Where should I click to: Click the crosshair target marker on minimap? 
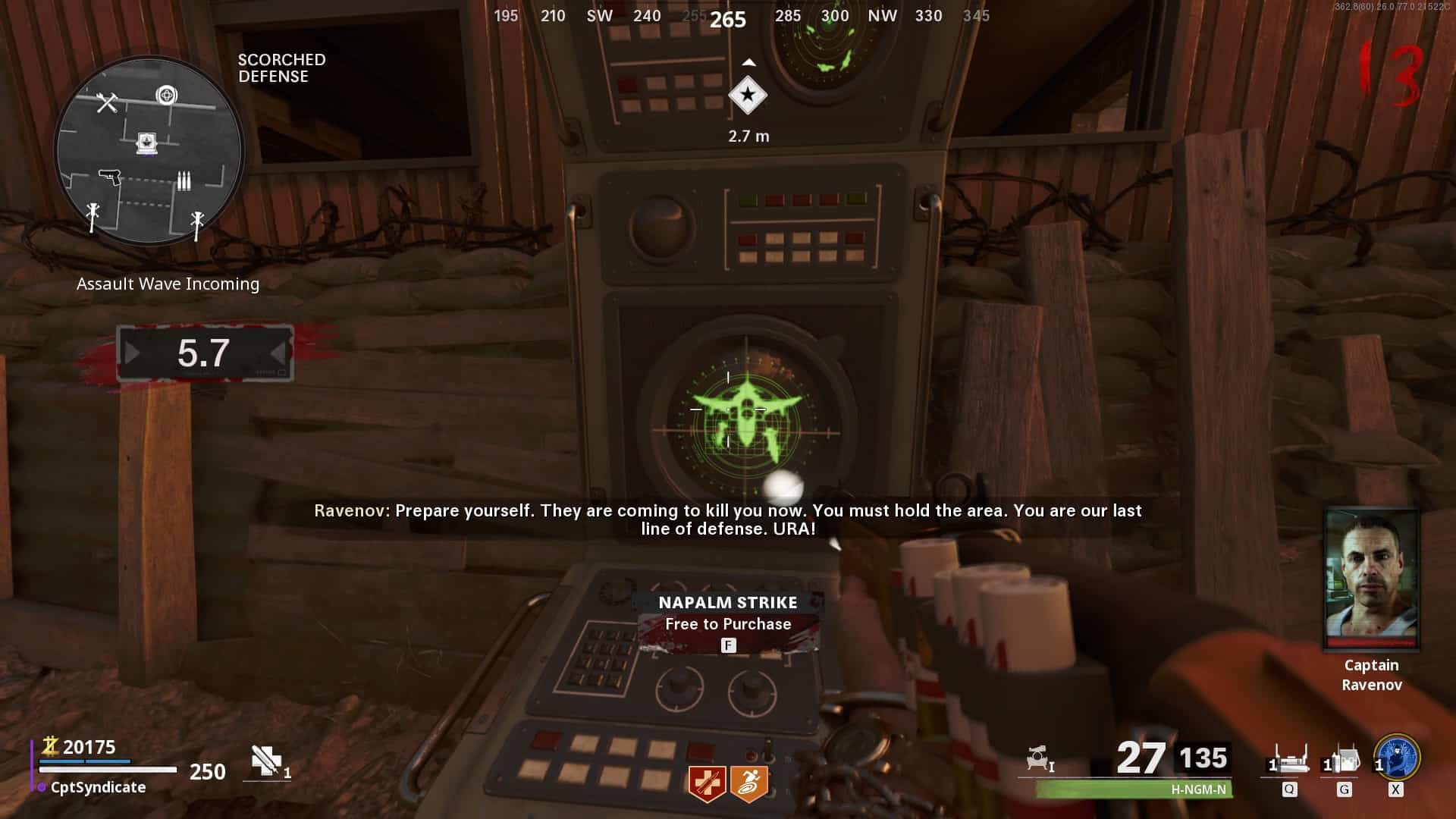(166, 95)
